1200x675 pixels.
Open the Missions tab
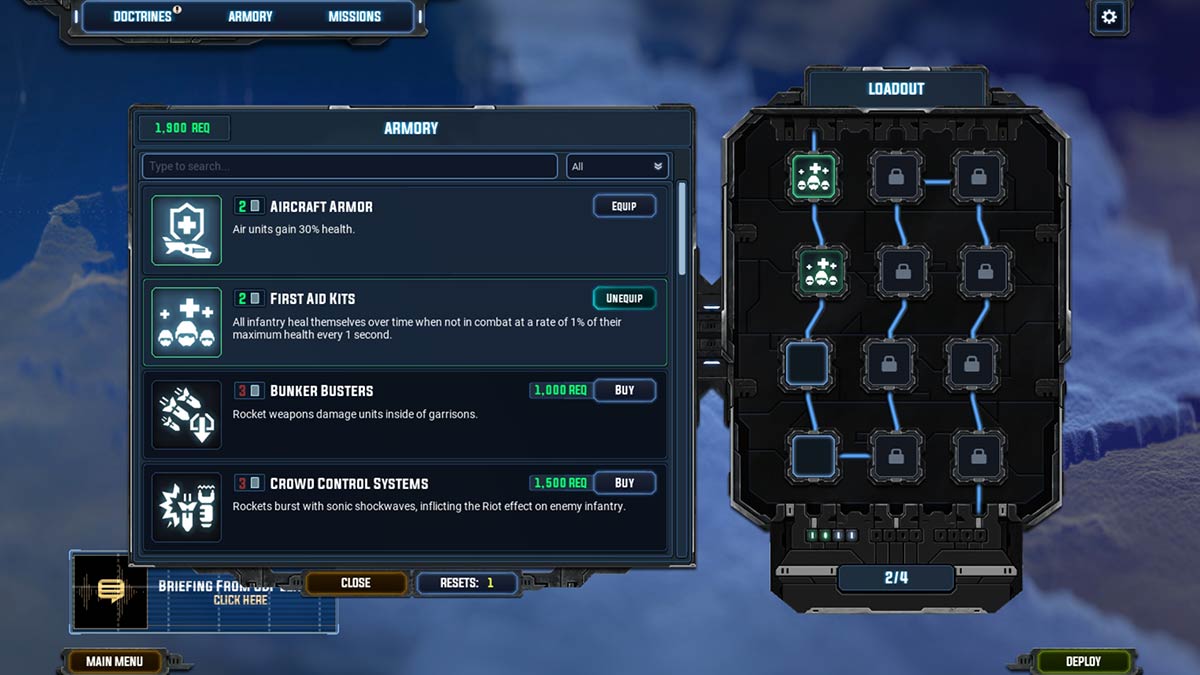tap(354, 16)
